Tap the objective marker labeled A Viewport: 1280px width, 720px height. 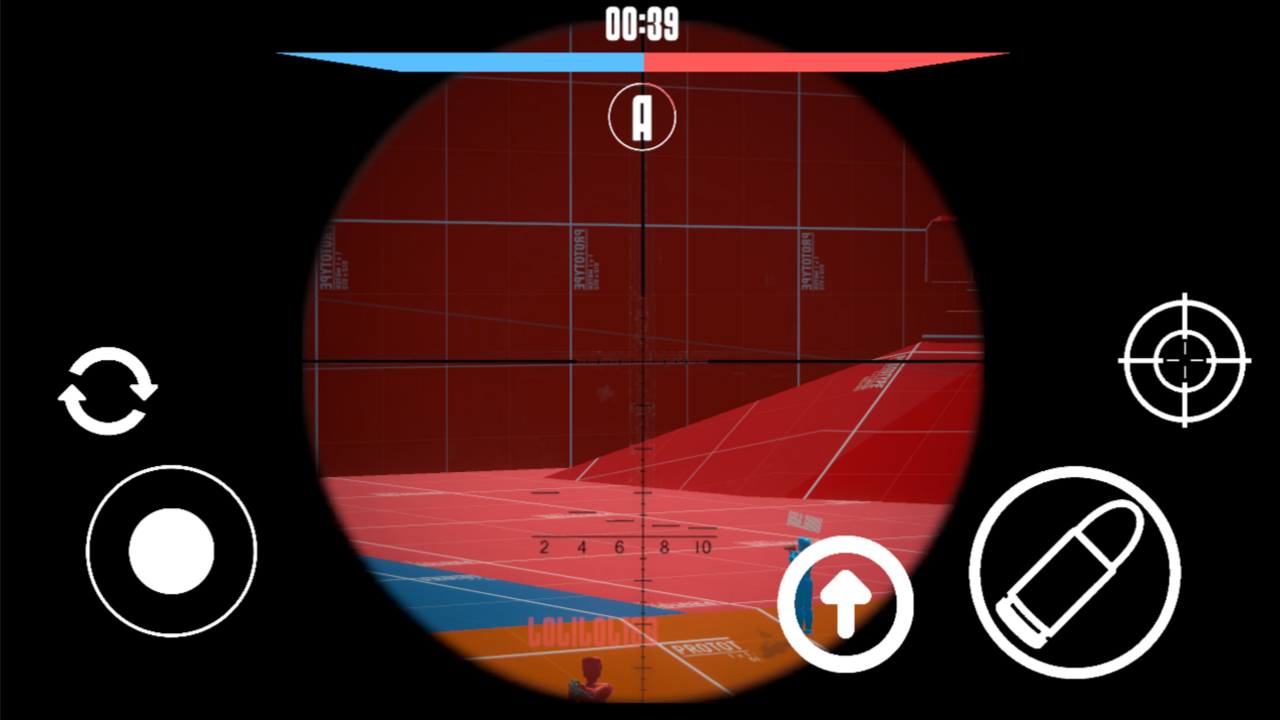[641, 117]
